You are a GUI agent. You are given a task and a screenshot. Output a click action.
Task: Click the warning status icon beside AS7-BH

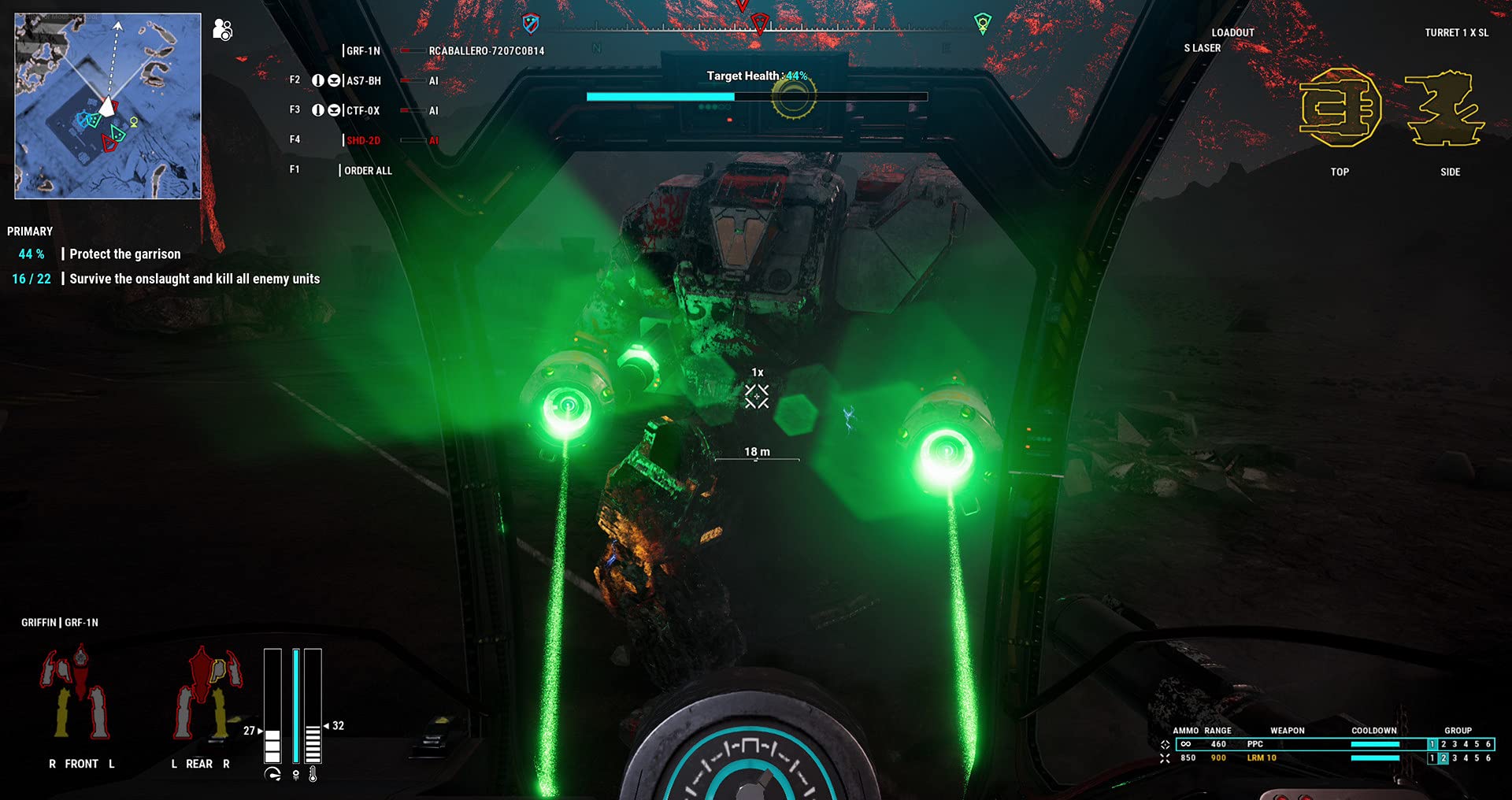pyautogui.click(x=319, y=80)
